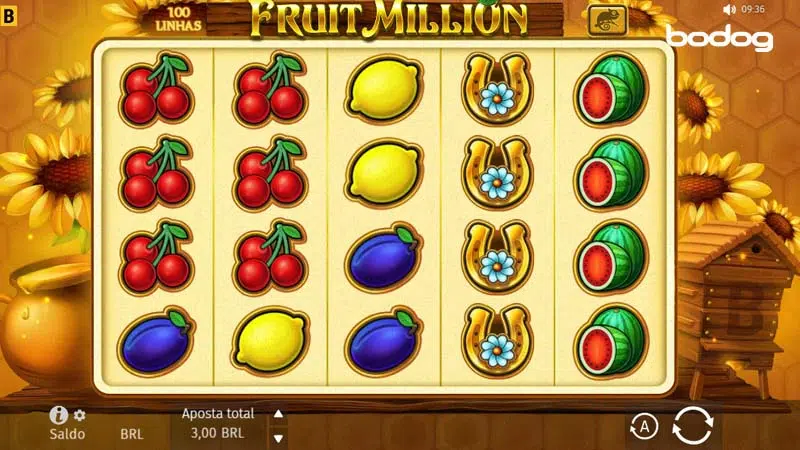Spin the reels with the circular arrows button
The width and height of the screenshot is (800, 450).
692,426
